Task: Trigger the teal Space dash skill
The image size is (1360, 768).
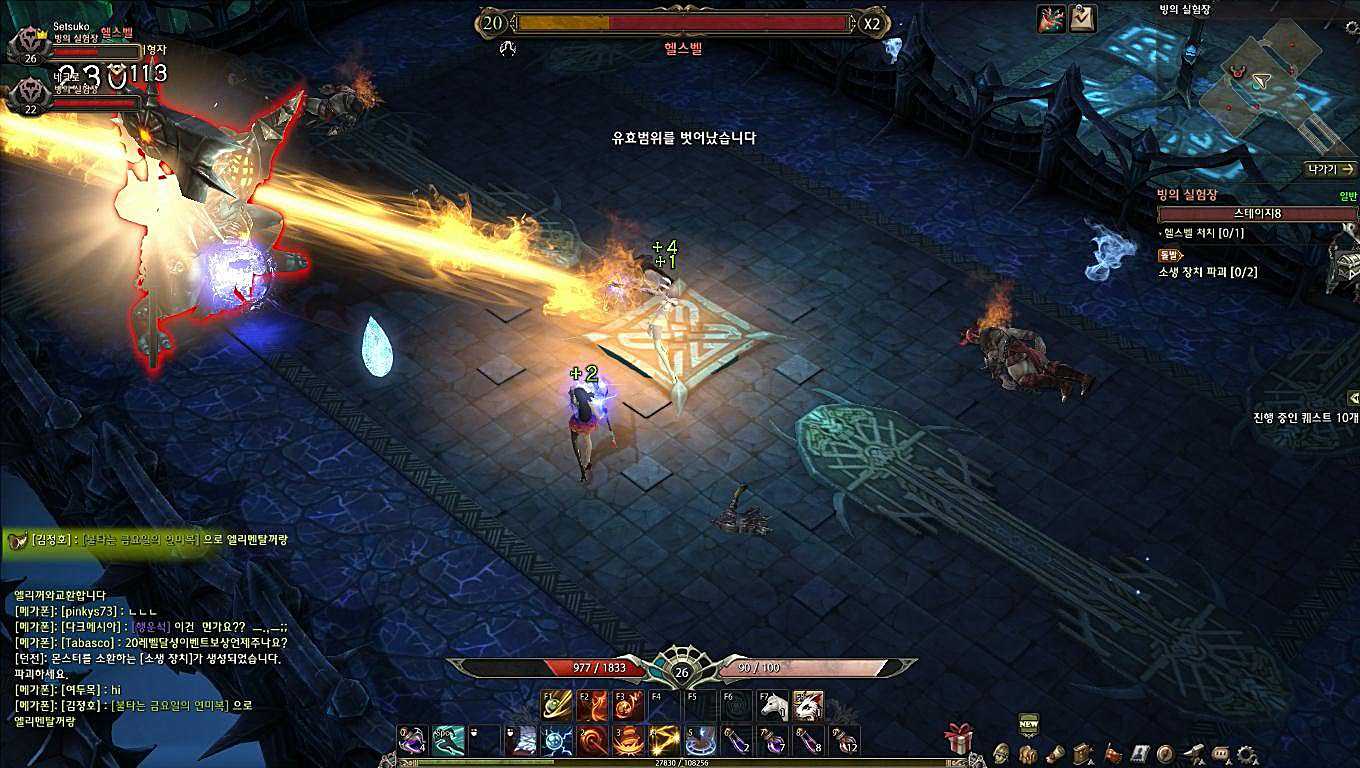Action: click(448, 741)
